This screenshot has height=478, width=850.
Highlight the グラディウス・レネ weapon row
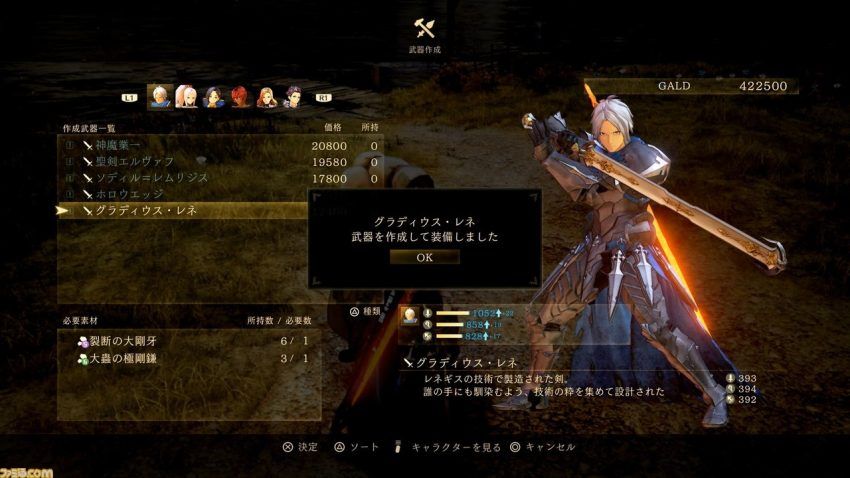tap(220, 210)
